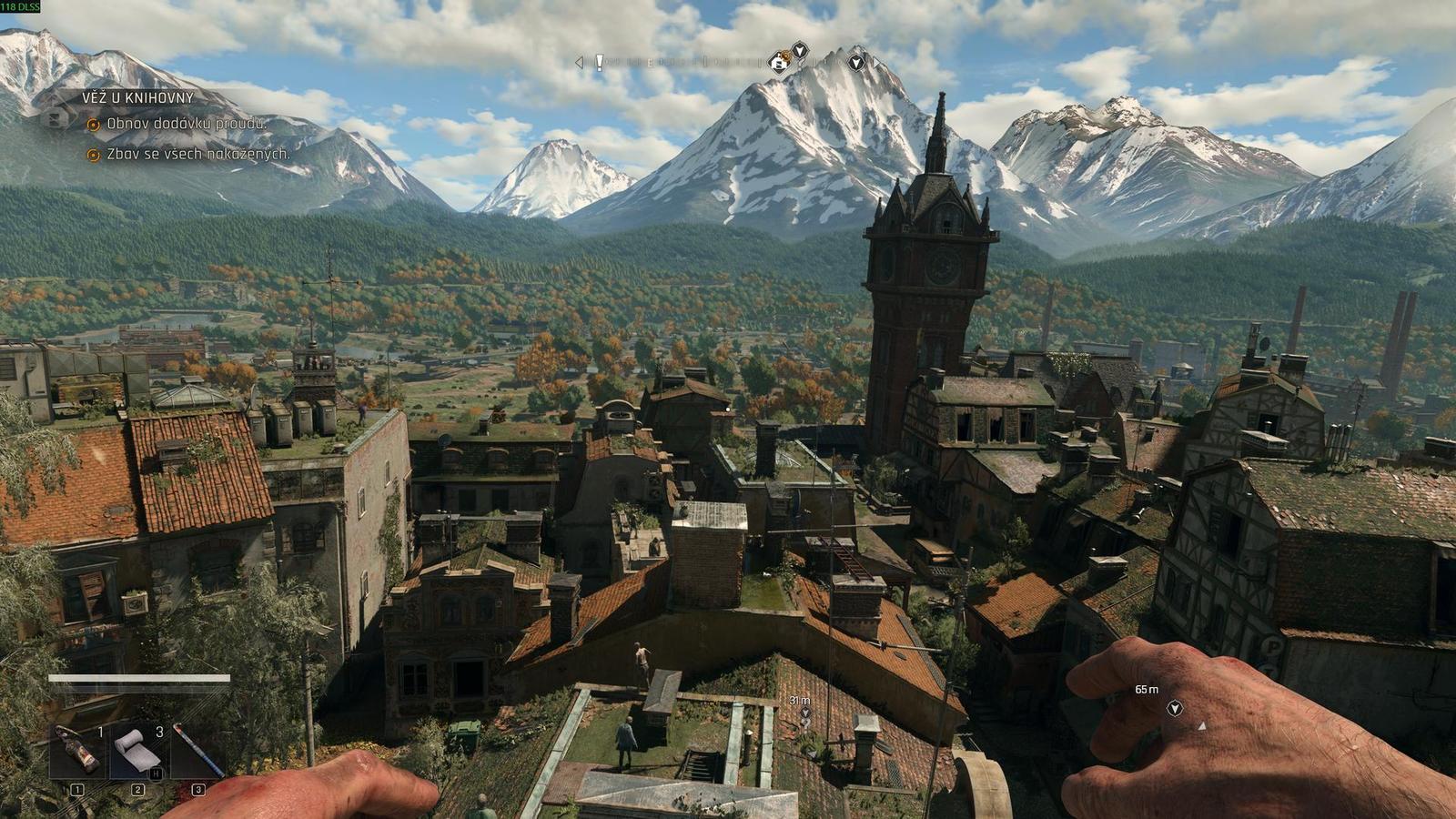Click the safe zone house icon on compass
Image resolution: width=1456 pixels, height=819 pixels.
click(x=775, y=63)
